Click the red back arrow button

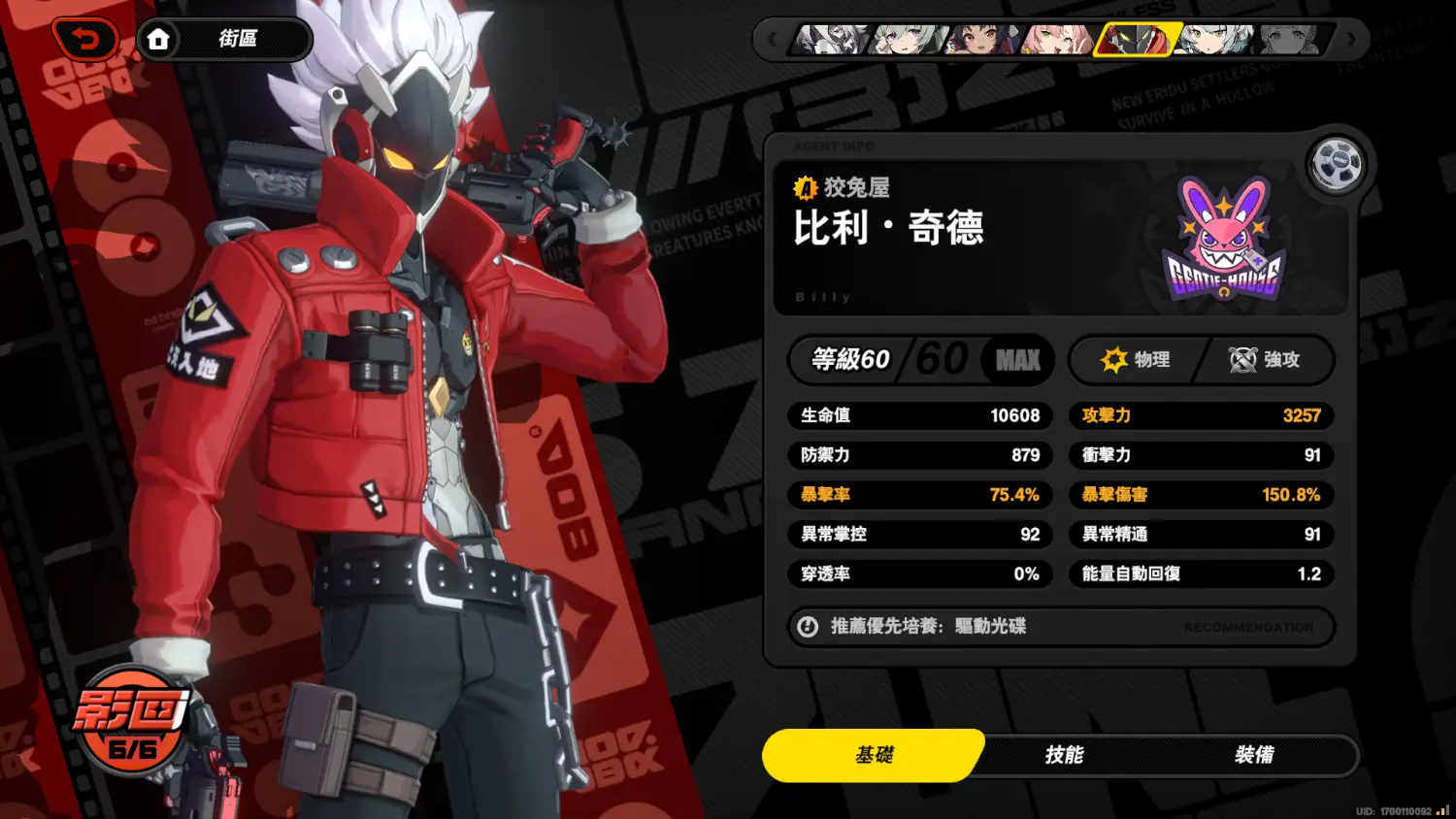[86, 40]
